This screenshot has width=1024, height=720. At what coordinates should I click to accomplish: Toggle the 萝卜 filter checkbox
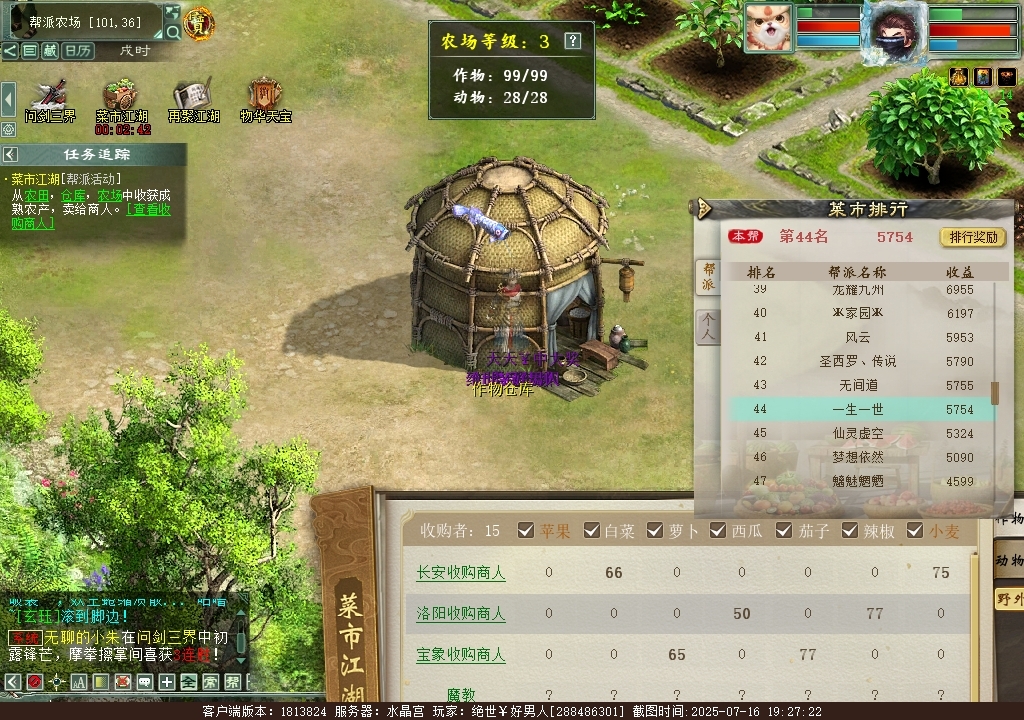[x=655, y=531]
